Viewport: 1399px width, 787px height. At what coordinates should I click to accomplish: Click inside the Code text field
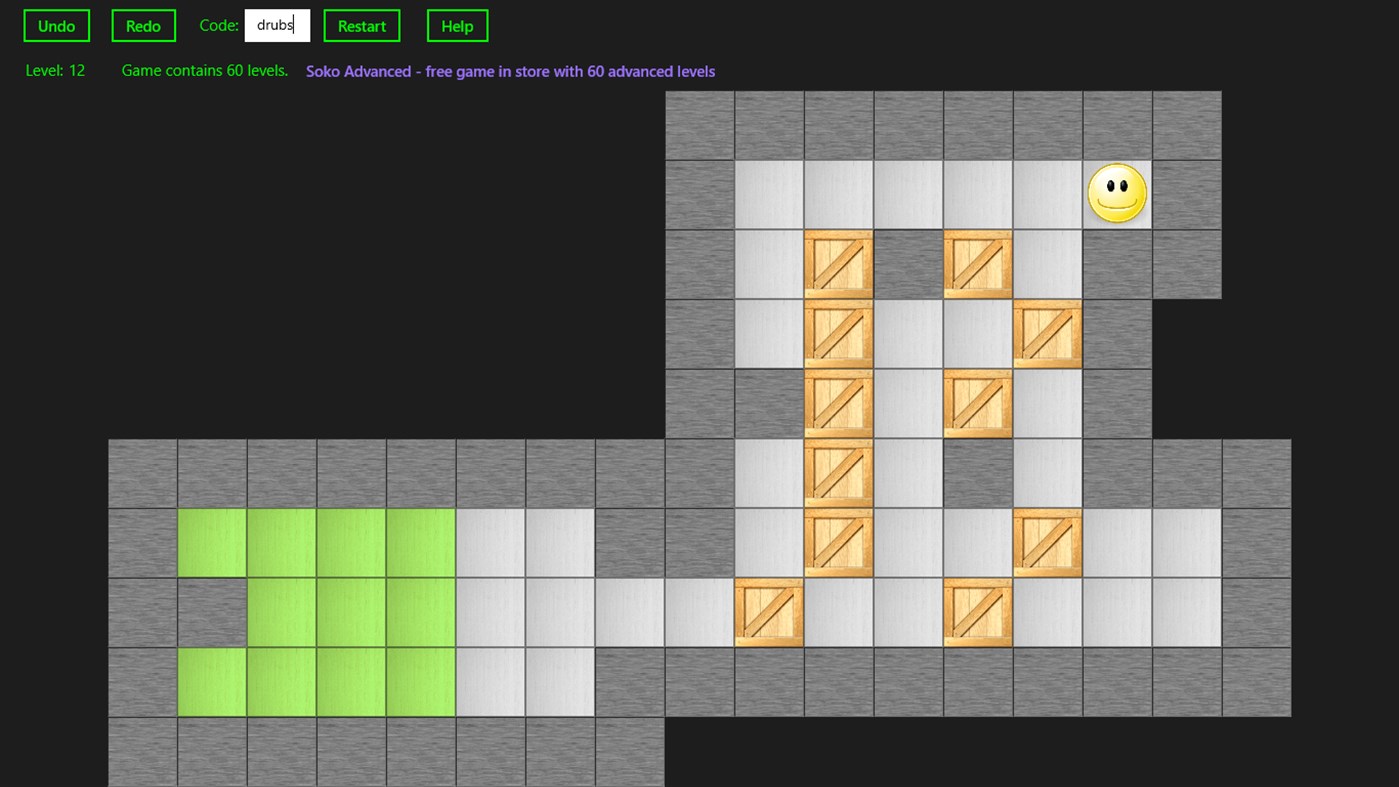pos(277,25)
